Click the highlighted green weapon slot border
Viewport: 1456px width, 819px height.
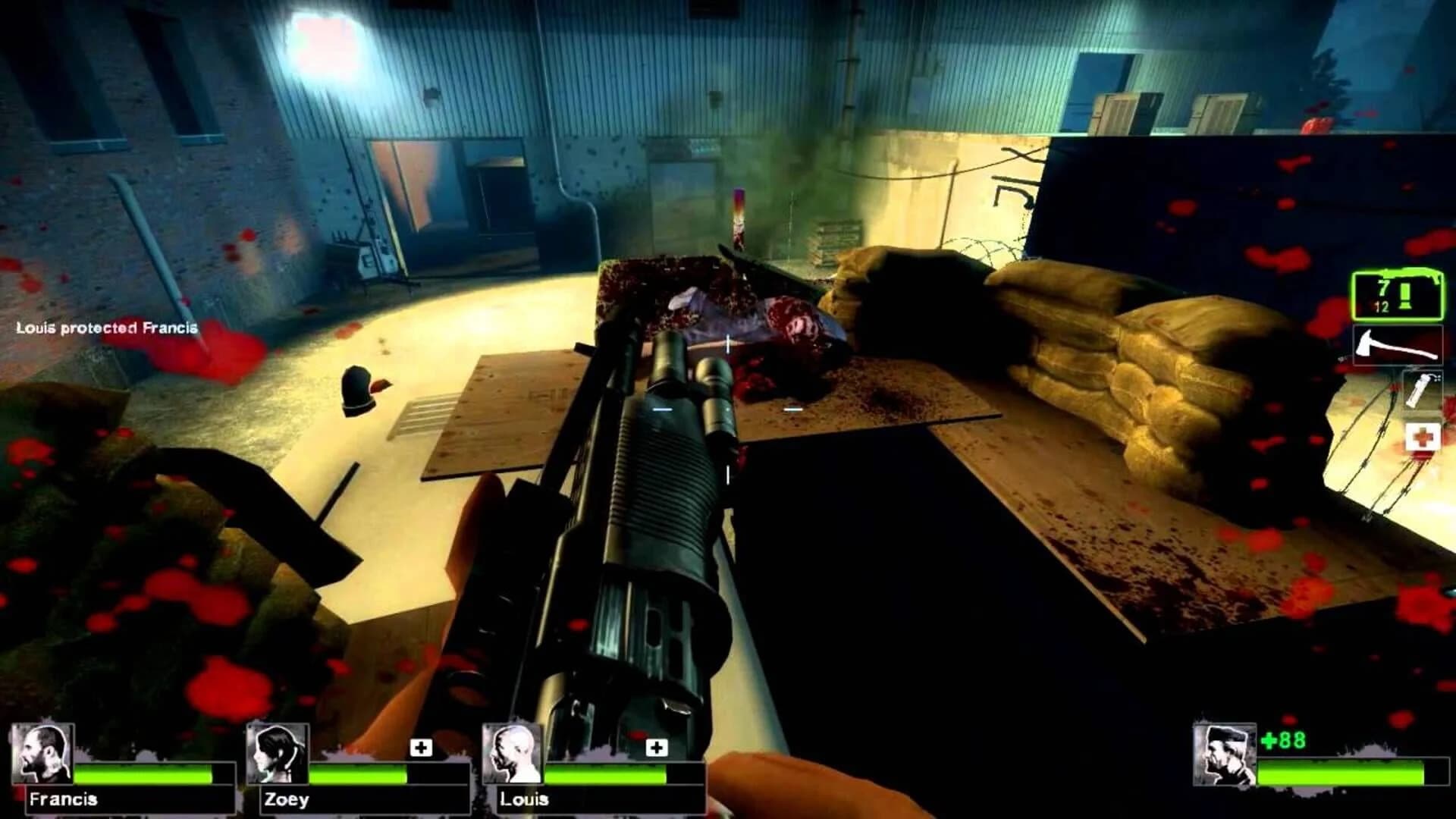click(x=1398, y=273)
